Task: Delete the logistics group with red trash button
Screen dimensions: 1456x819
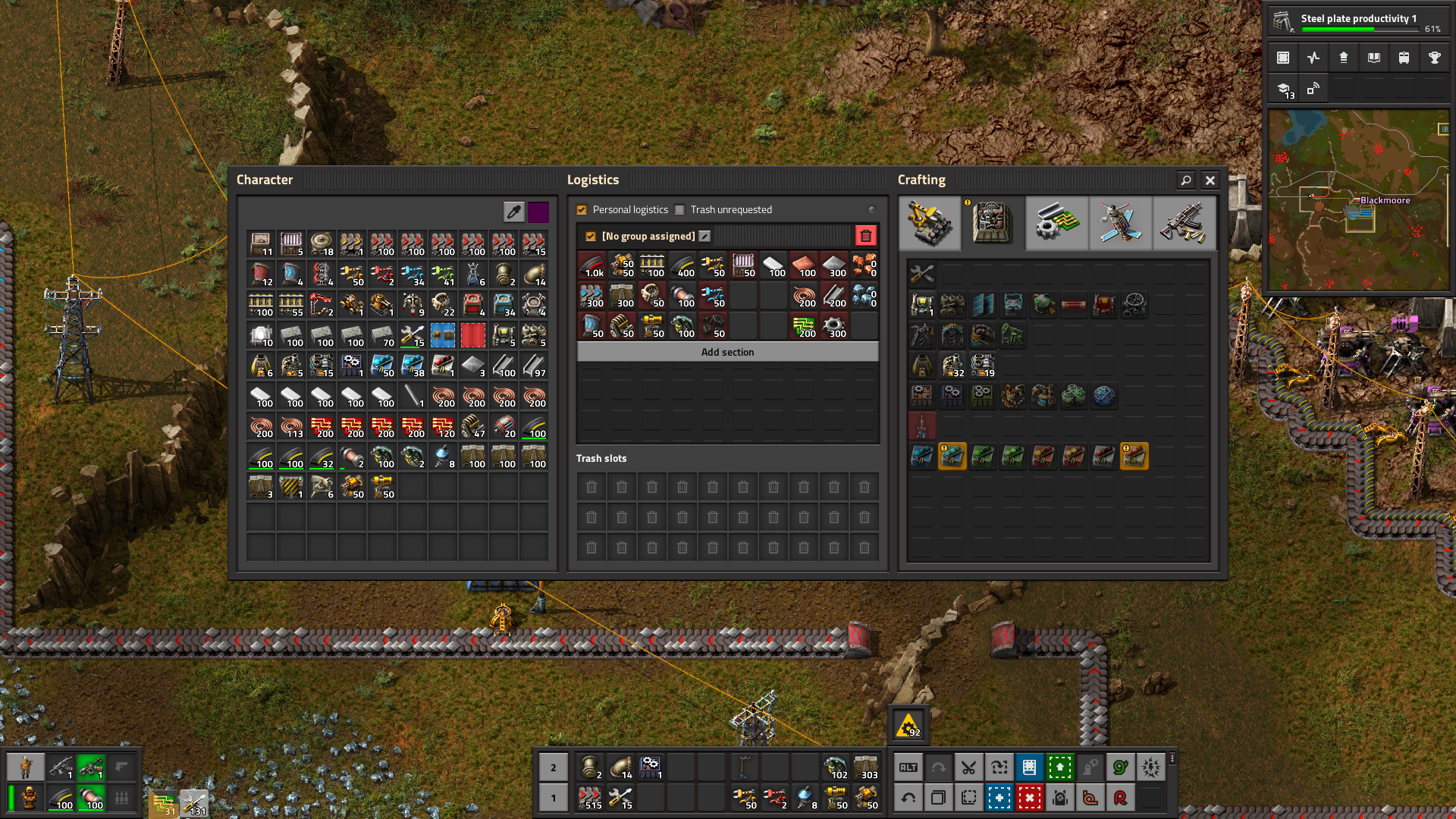Action: click(x=865, y=236)
